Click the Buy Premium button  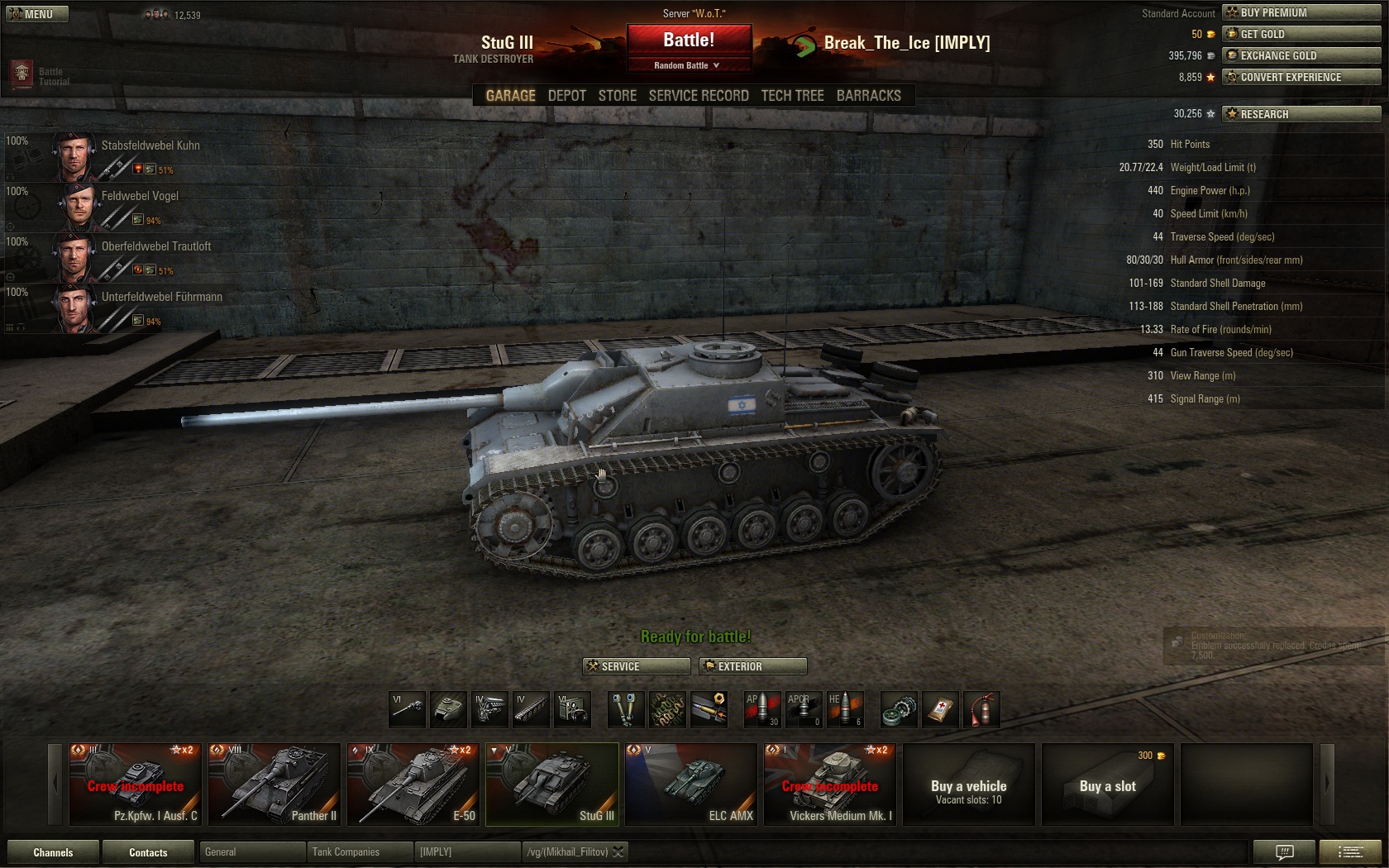1301,12
